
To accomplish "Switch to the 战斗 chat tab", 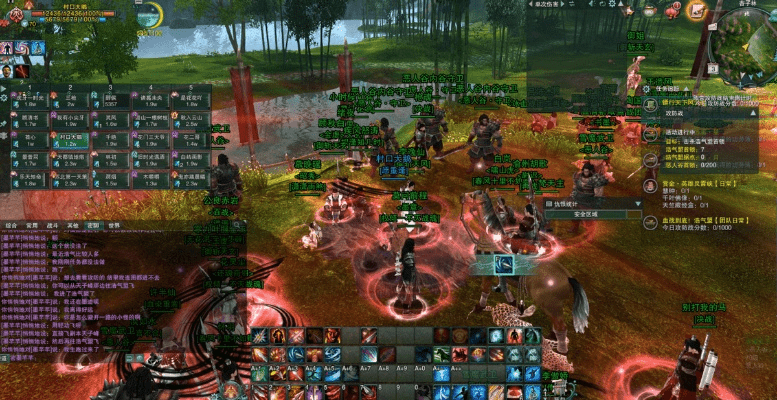I will pyautogui.click(x=51, y=225).
